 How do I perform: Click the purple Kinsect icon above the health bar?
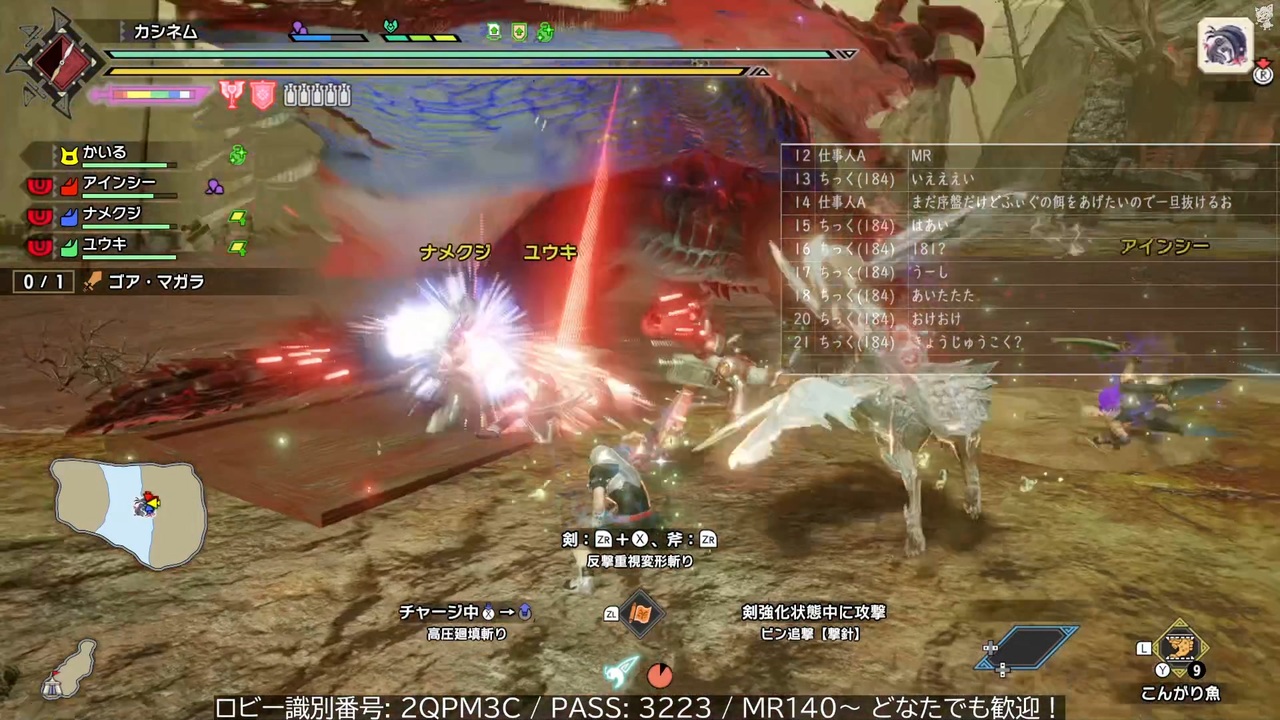click(297, 29)
